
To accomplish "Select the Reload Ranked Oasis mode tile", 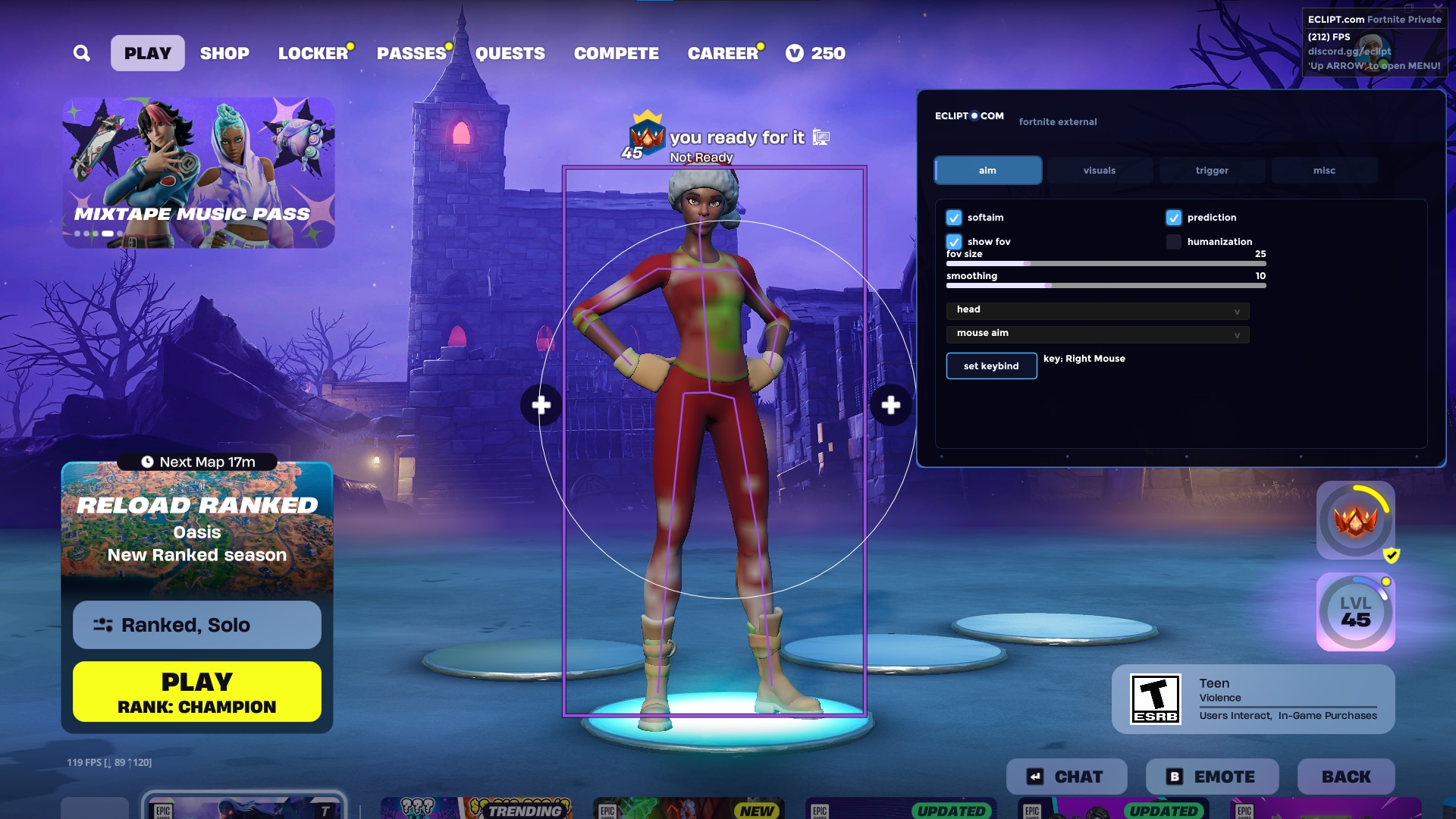I will tap(197, 527).
